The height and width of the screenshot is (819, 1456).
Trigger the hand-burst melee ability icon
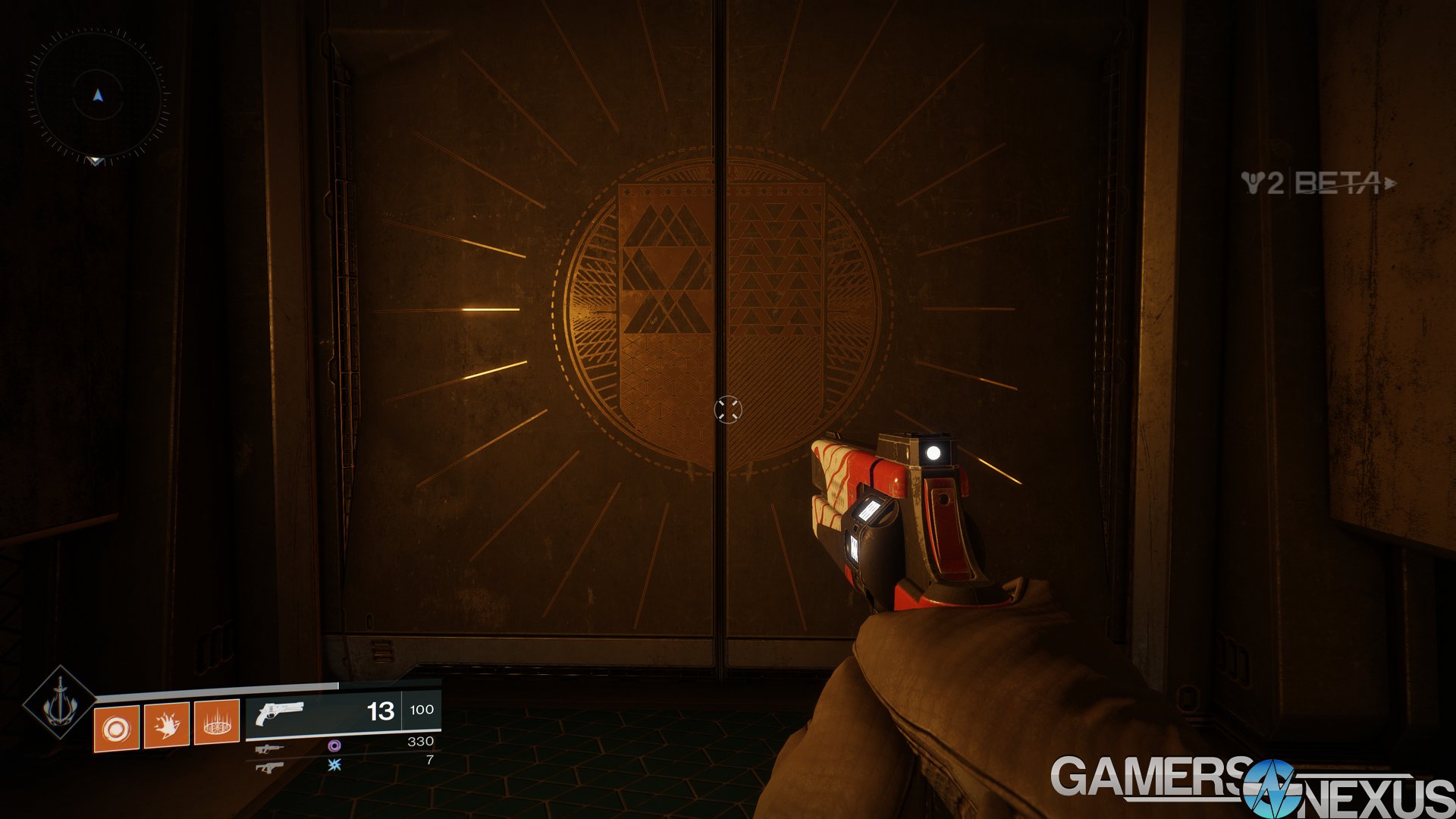click(x=166, y=726)
